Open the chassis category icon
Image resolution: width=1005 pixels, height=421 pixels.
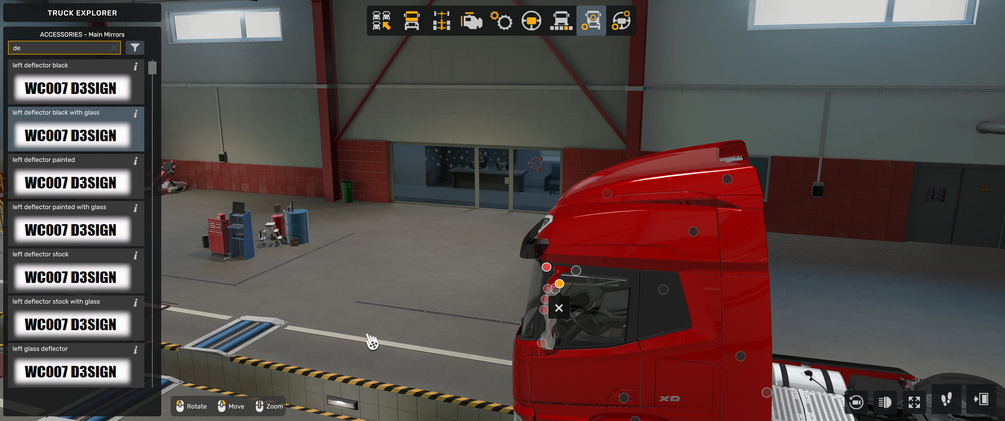(441, 21)
